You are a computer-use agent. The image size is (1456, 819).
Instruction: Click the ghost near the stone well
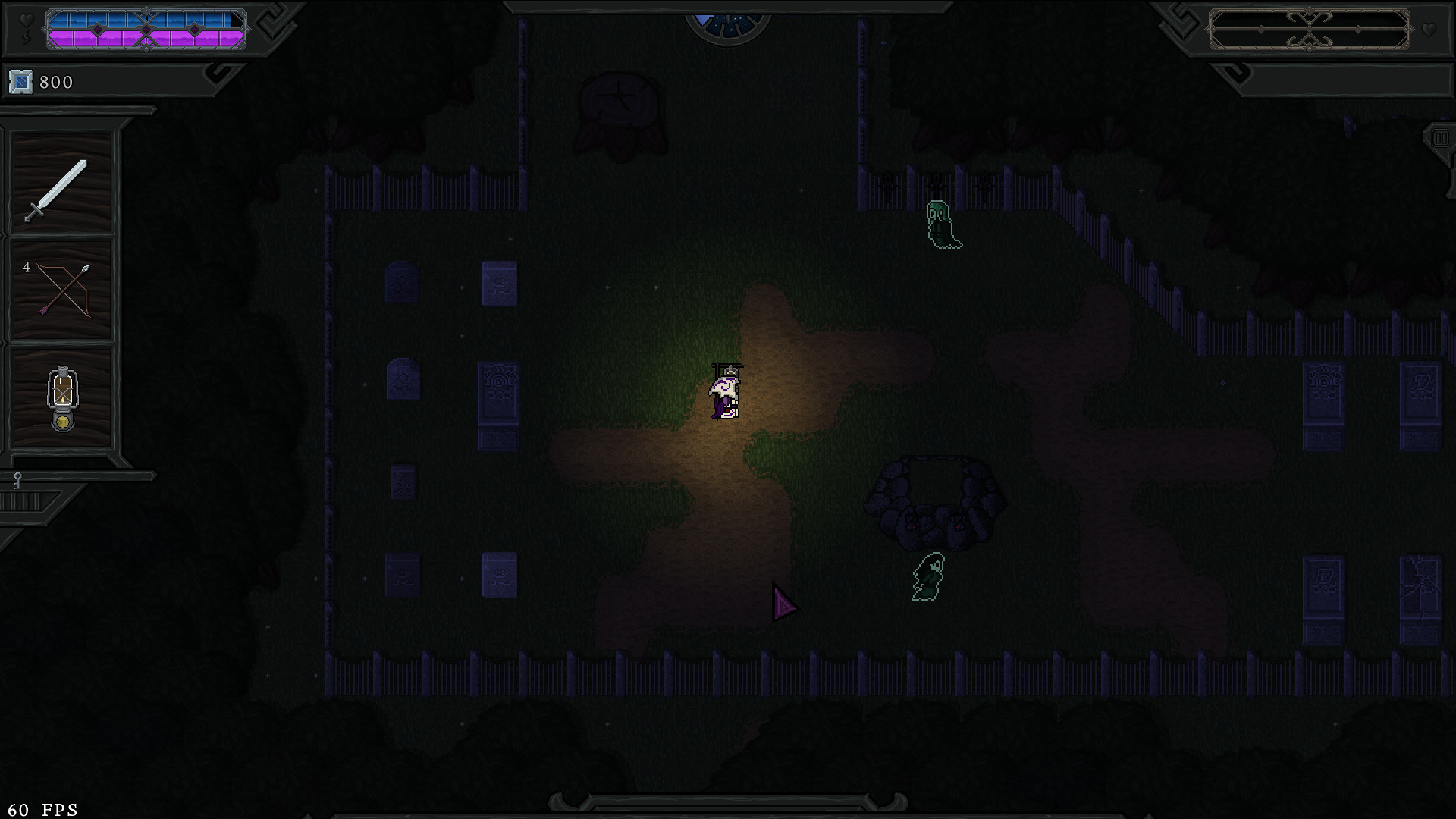927,578
